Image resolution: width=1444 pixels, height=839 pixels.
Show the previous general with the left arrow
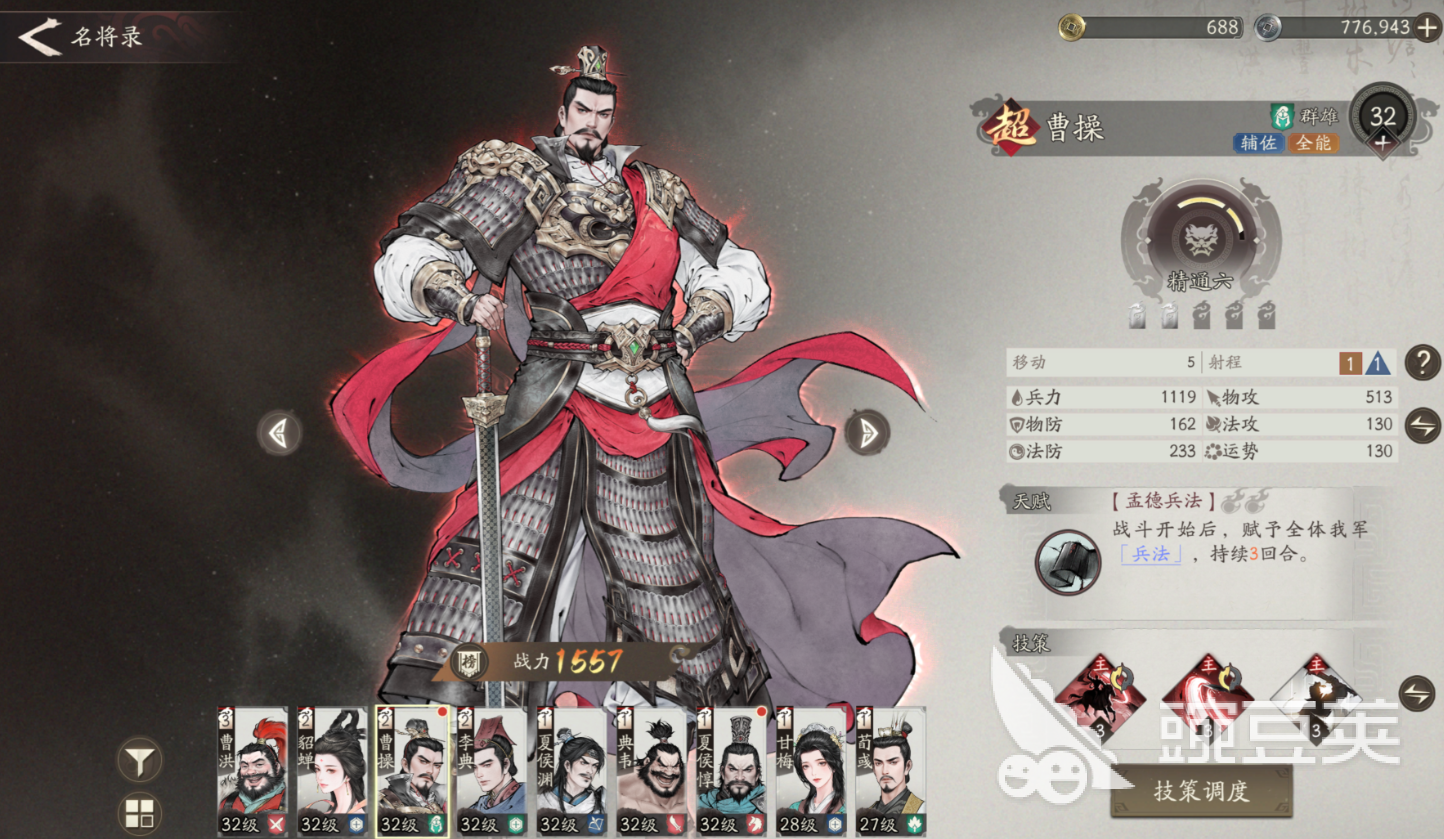[x=279, y=433]
